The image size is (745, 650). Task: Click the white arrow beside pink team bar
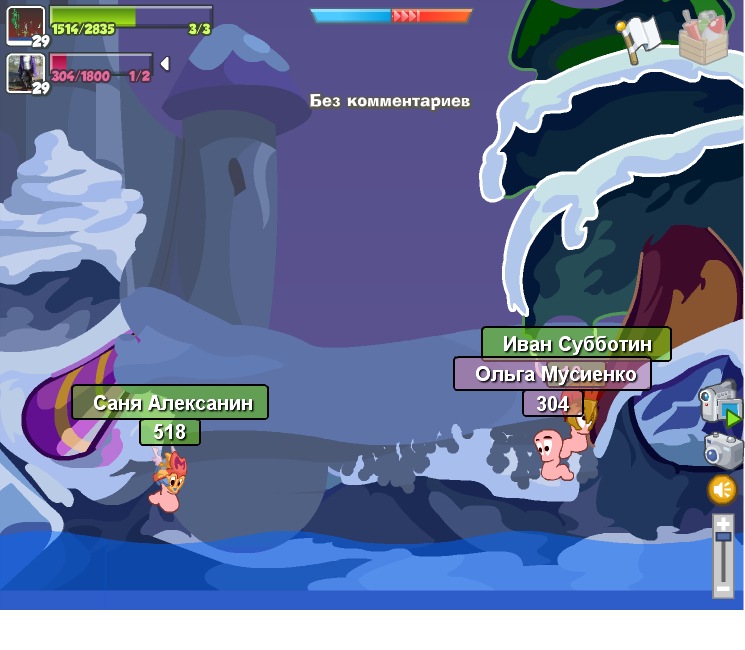point(165,64)
